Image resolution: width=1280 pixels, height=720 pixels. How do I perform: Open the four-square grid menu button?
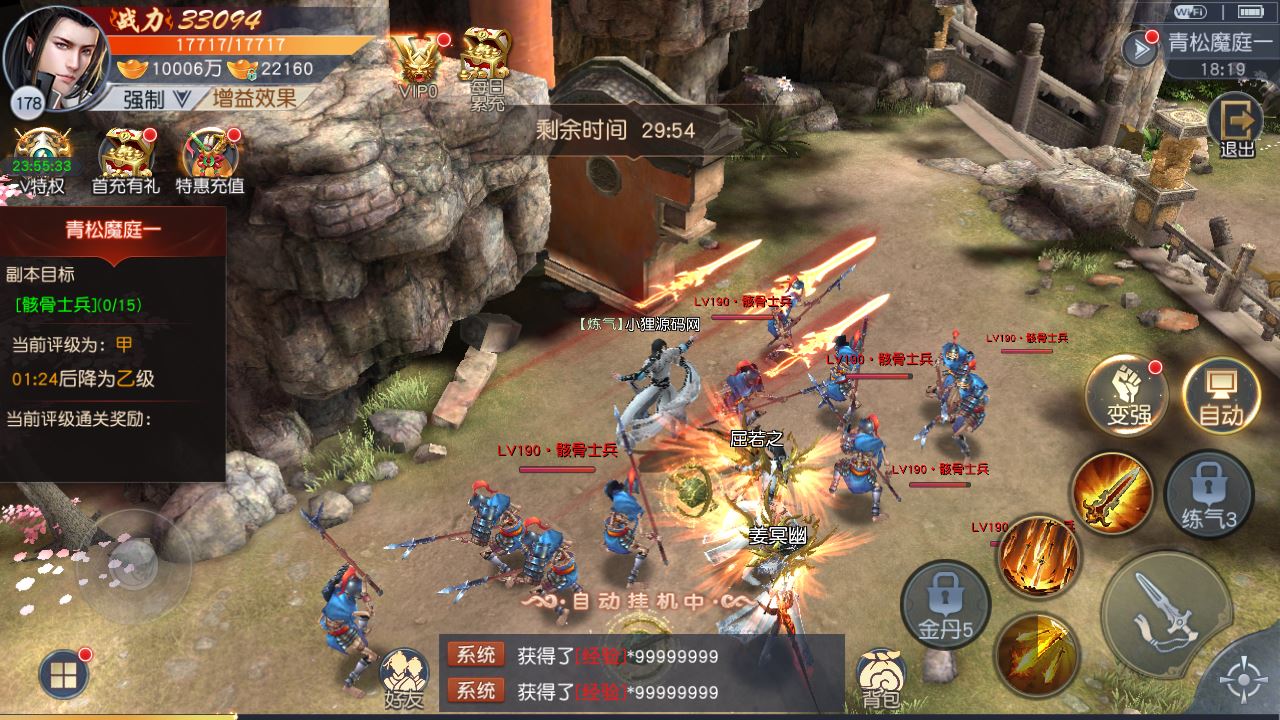pyautogui.click(x=63, y=675)
